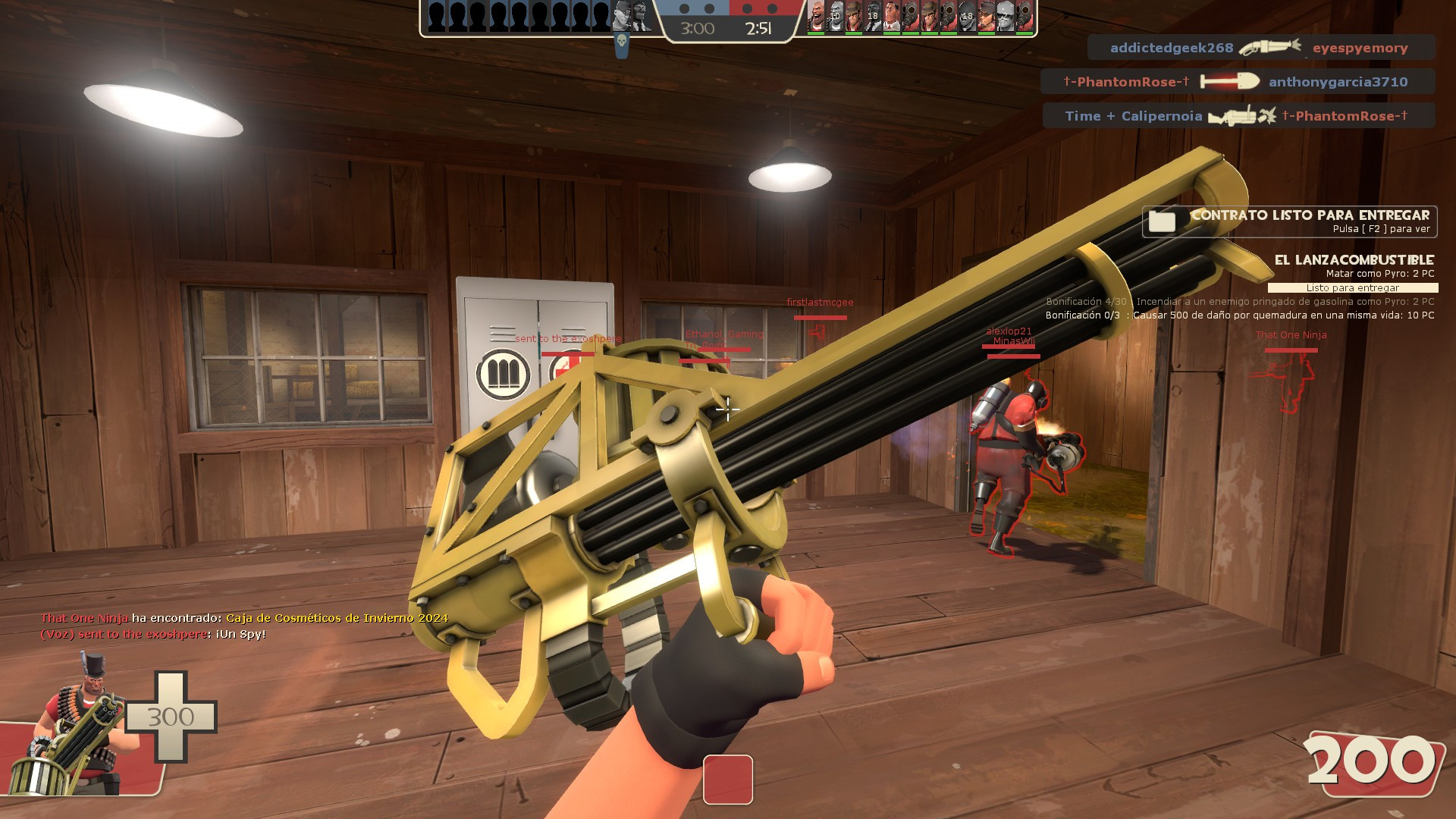Click the Spy avatar showing level 18
The height and width of the screenshot is (819, 1456).
874,18
